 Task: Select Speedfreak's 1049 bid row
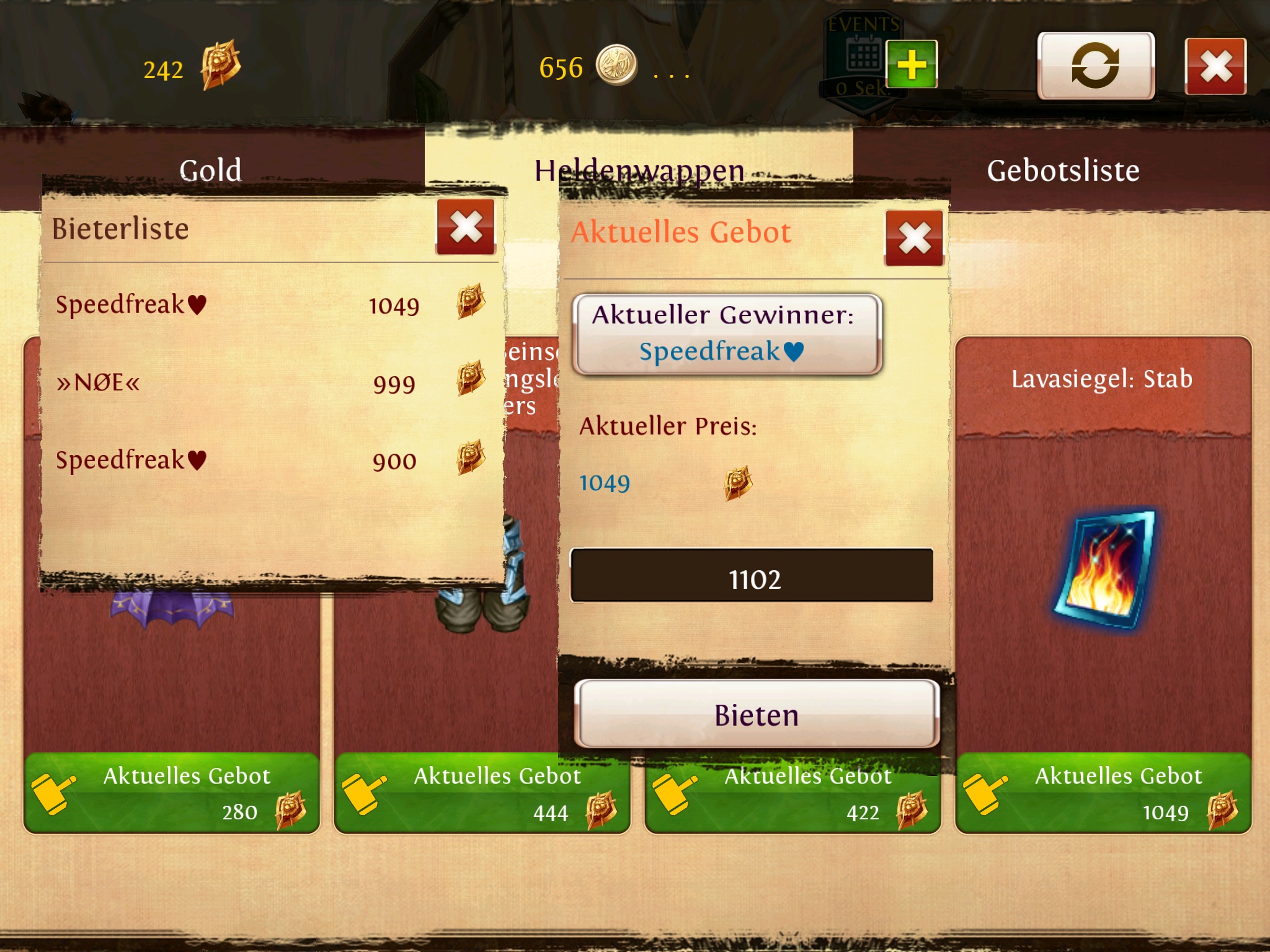(270, 305)
